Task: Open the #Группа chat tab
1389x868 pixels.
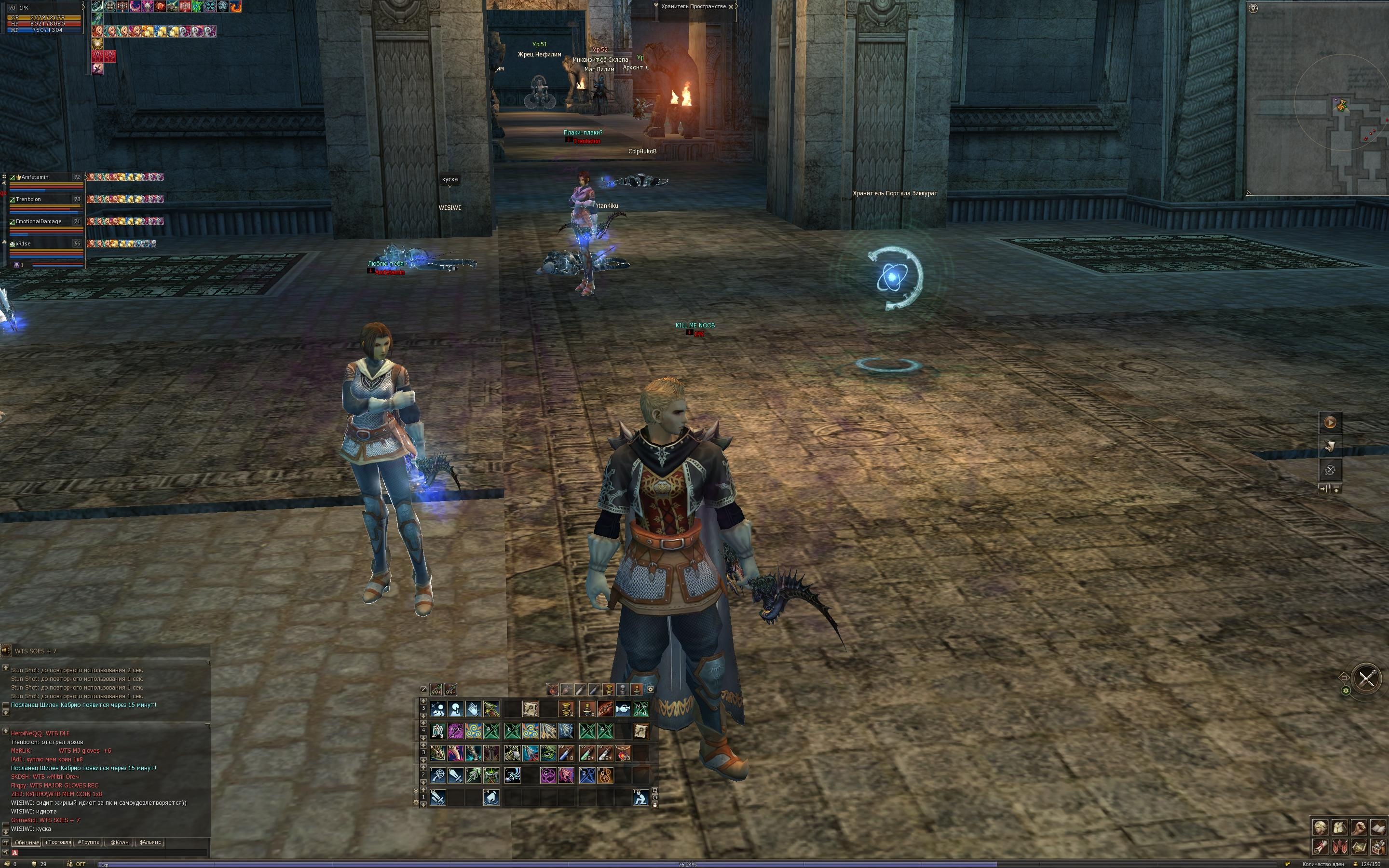Action: tap(88, 842)
